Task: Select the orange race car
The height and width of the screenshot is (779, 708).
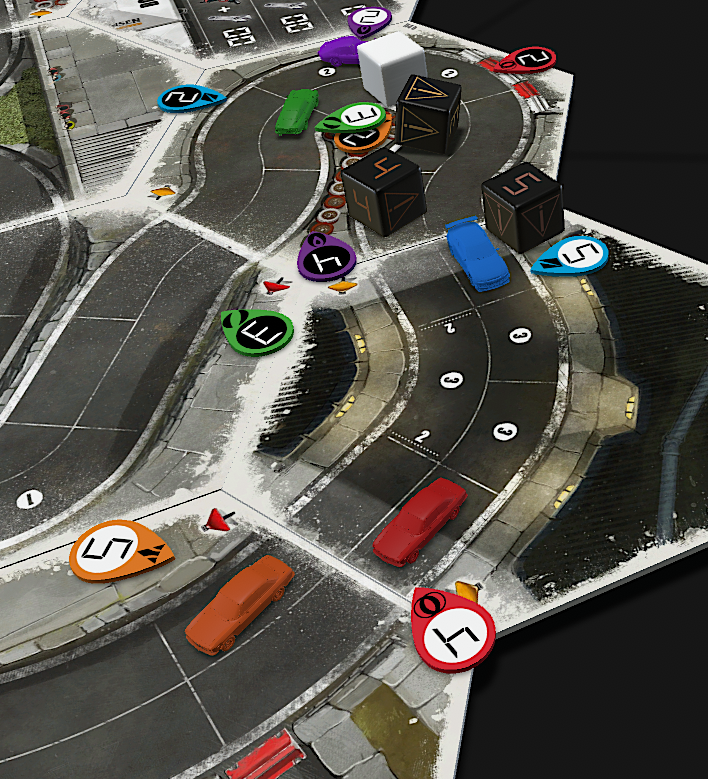Action: (x=240, y=603)
